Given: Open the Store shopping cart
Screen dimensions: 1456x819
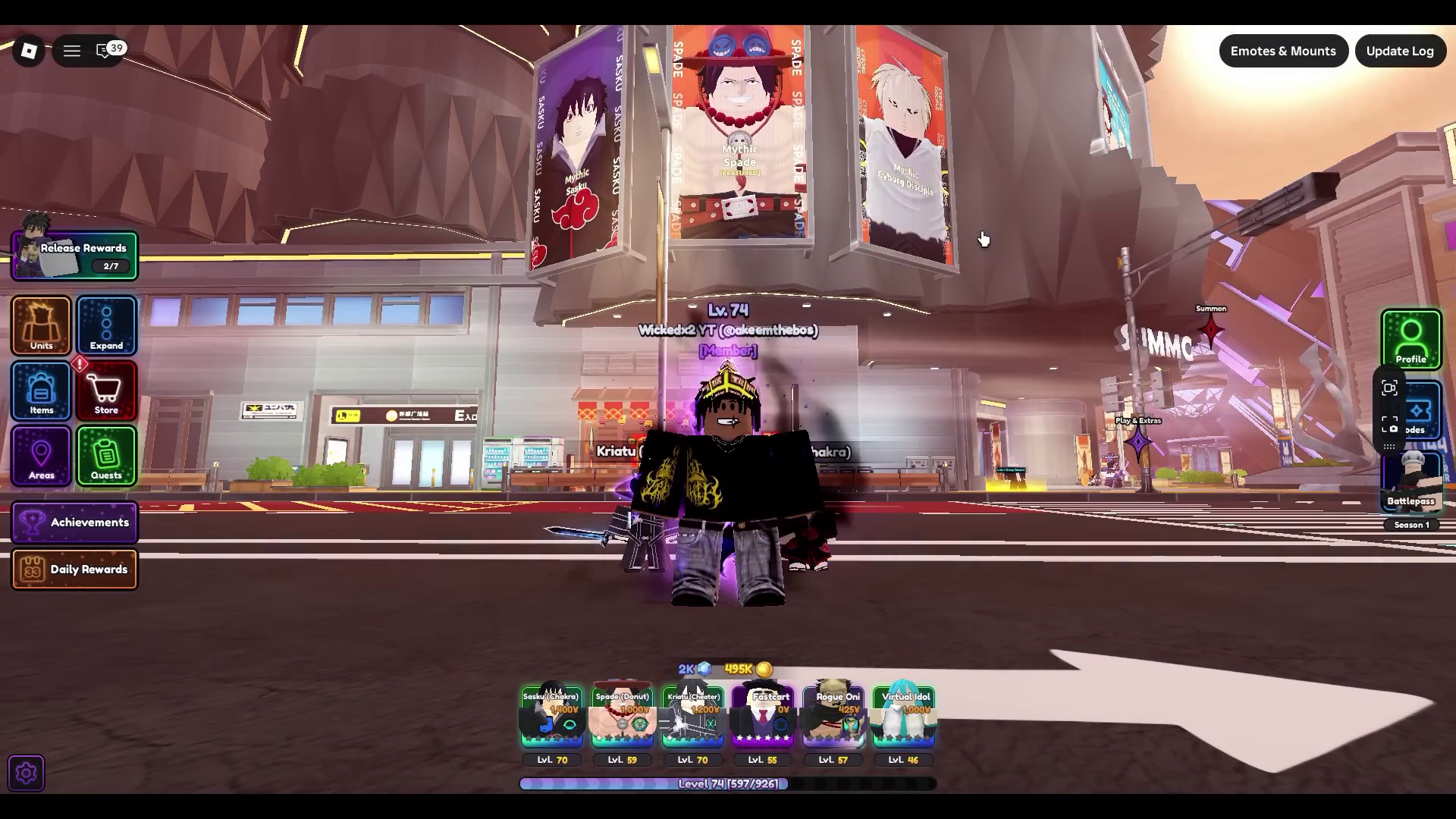Looking at the screenshot, I should coord(106,391).
